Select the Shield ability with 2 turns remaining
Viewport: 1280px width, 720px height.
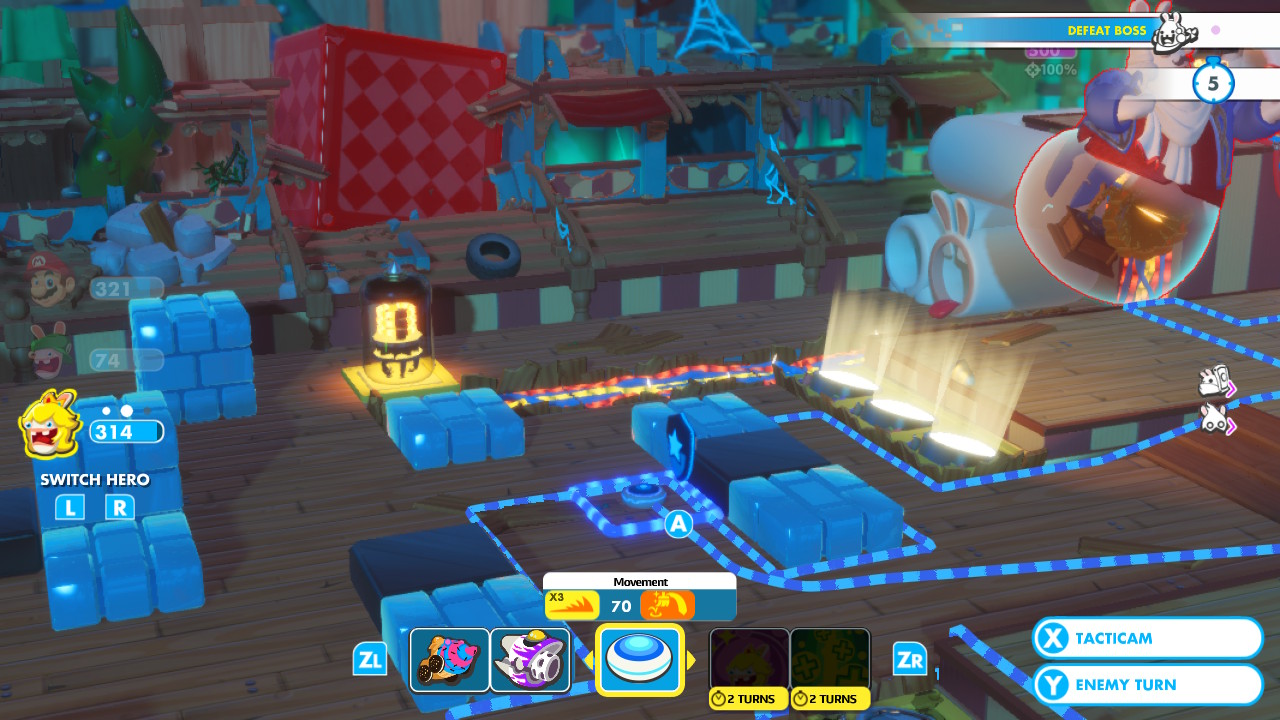point(749,655)
